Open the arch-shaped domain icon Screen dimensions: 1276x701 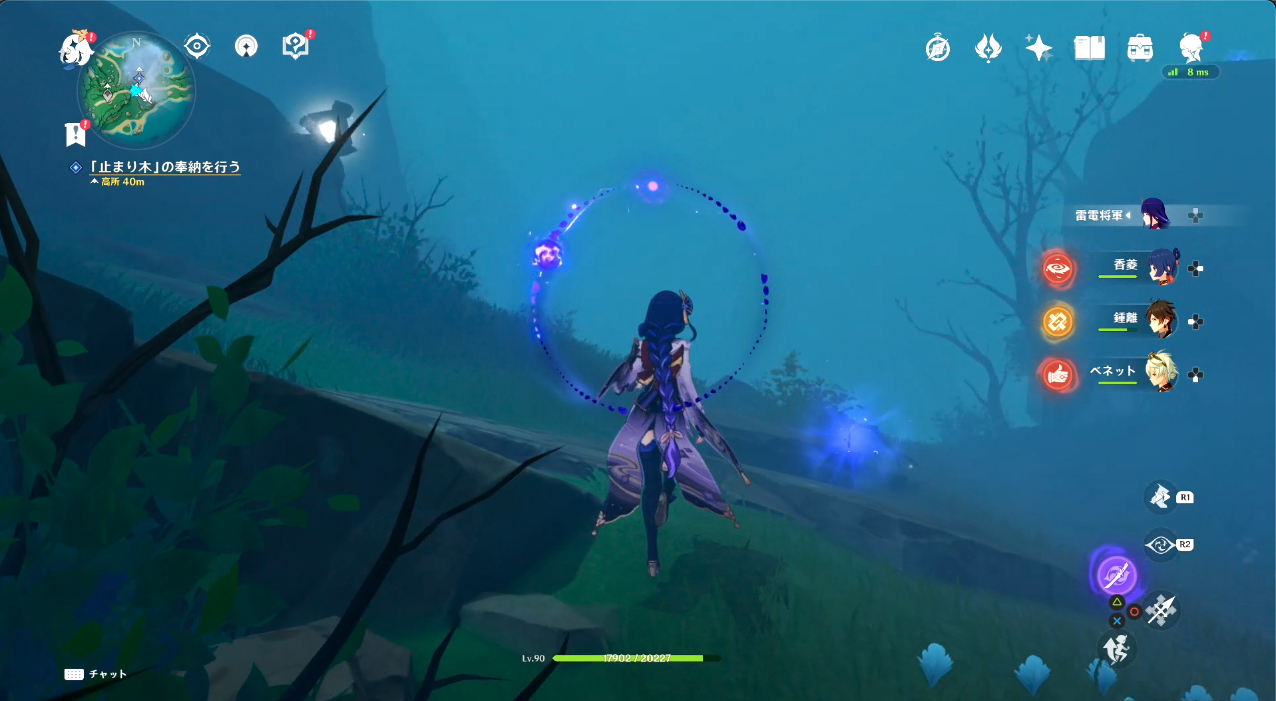coord(246,46)
